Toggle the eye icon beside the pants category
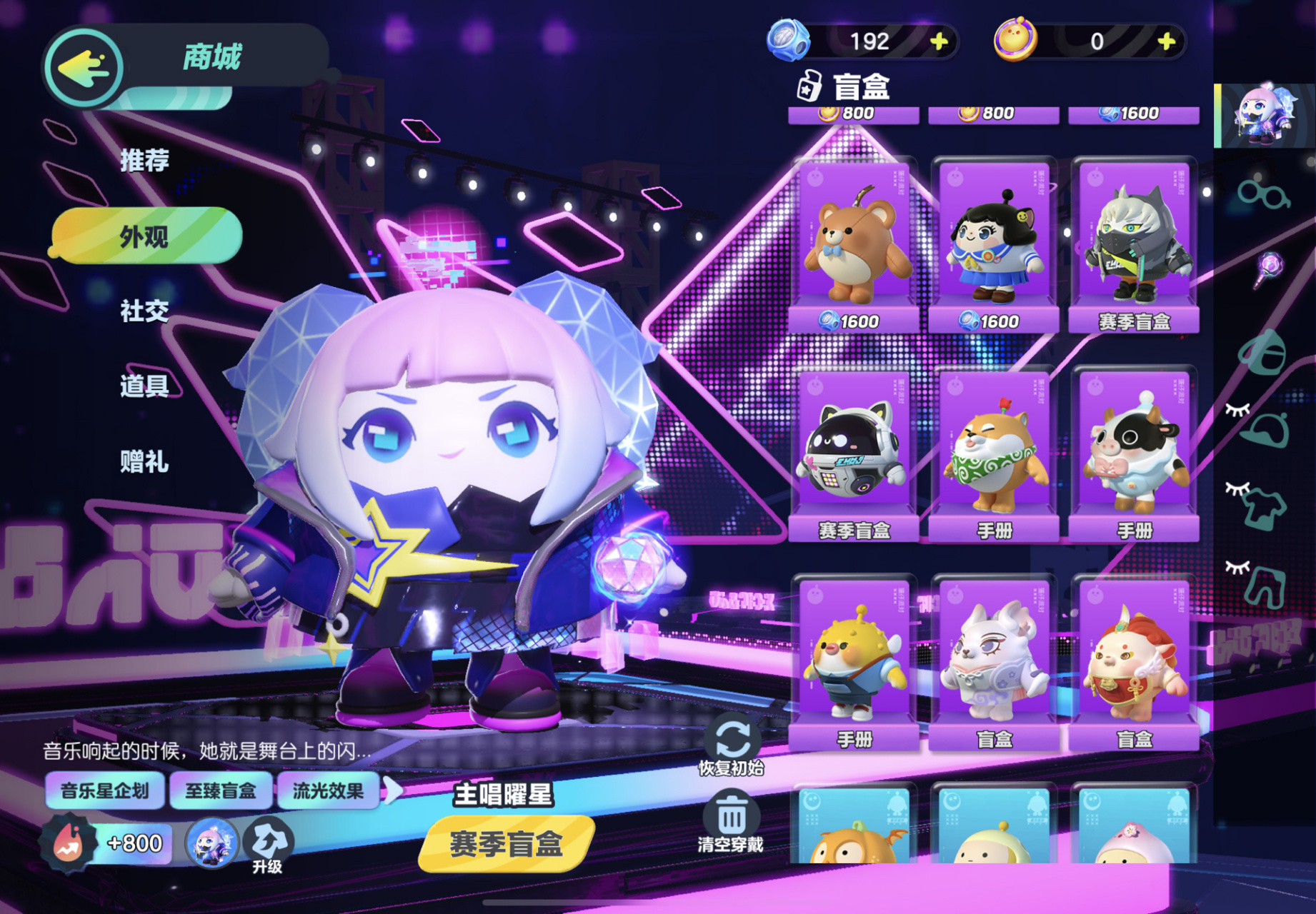1316x914 pixels. coord(1238,566)
